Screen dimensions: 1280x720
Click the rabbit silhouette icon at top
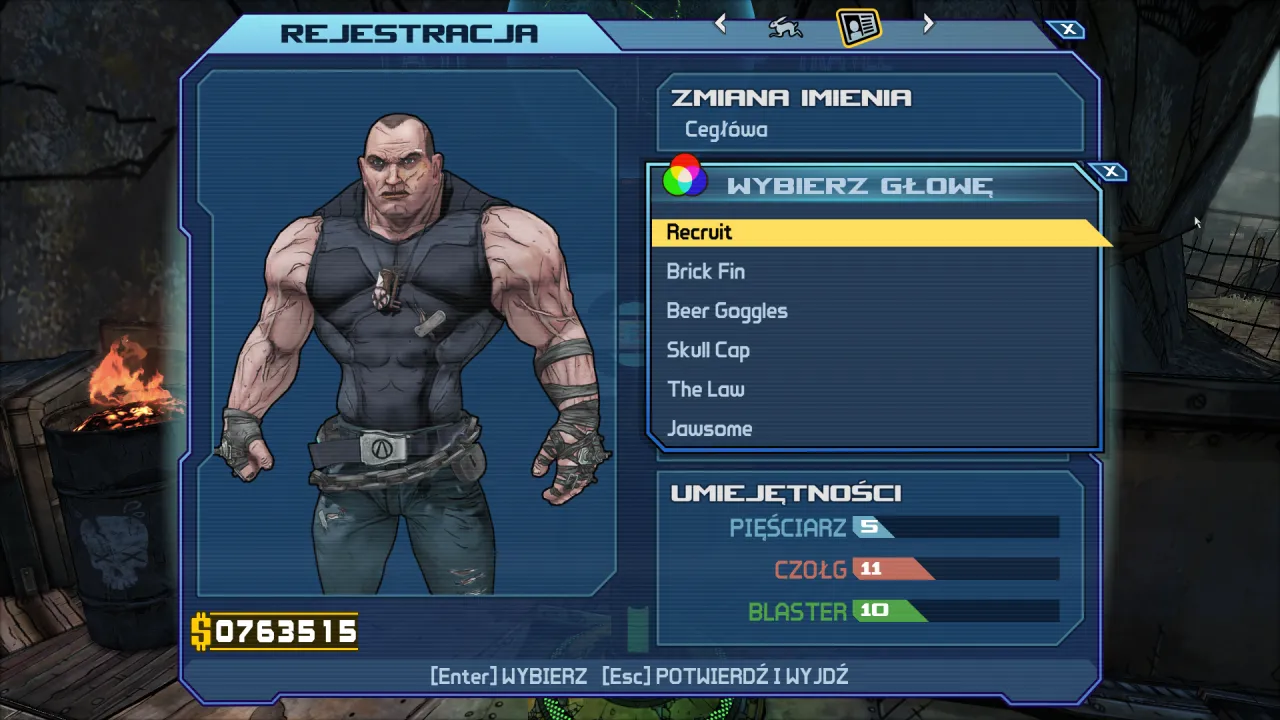(785, 25)
